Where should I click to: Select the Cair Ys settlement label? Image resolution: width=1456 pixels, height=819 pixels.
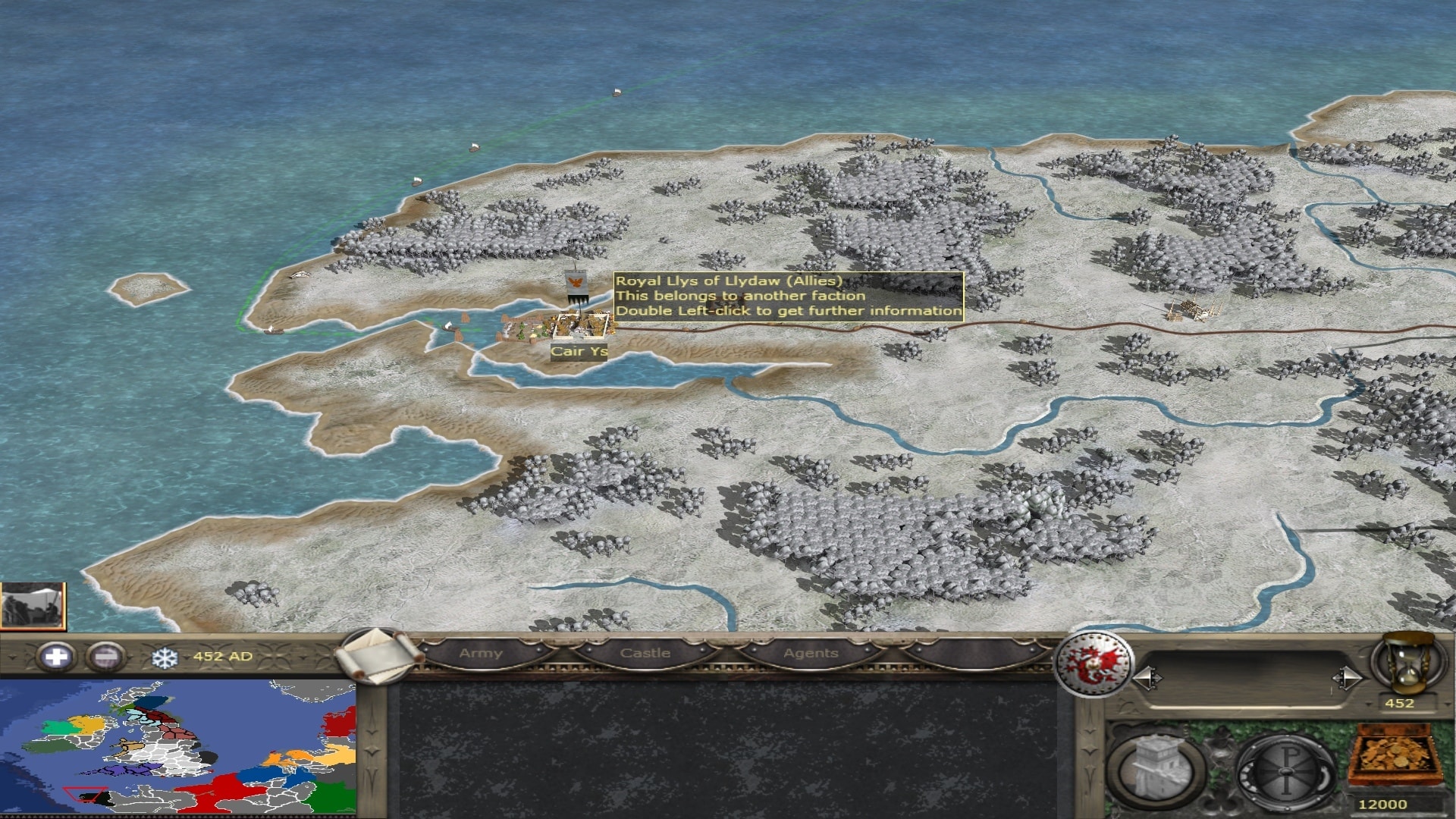pos(579,352)
